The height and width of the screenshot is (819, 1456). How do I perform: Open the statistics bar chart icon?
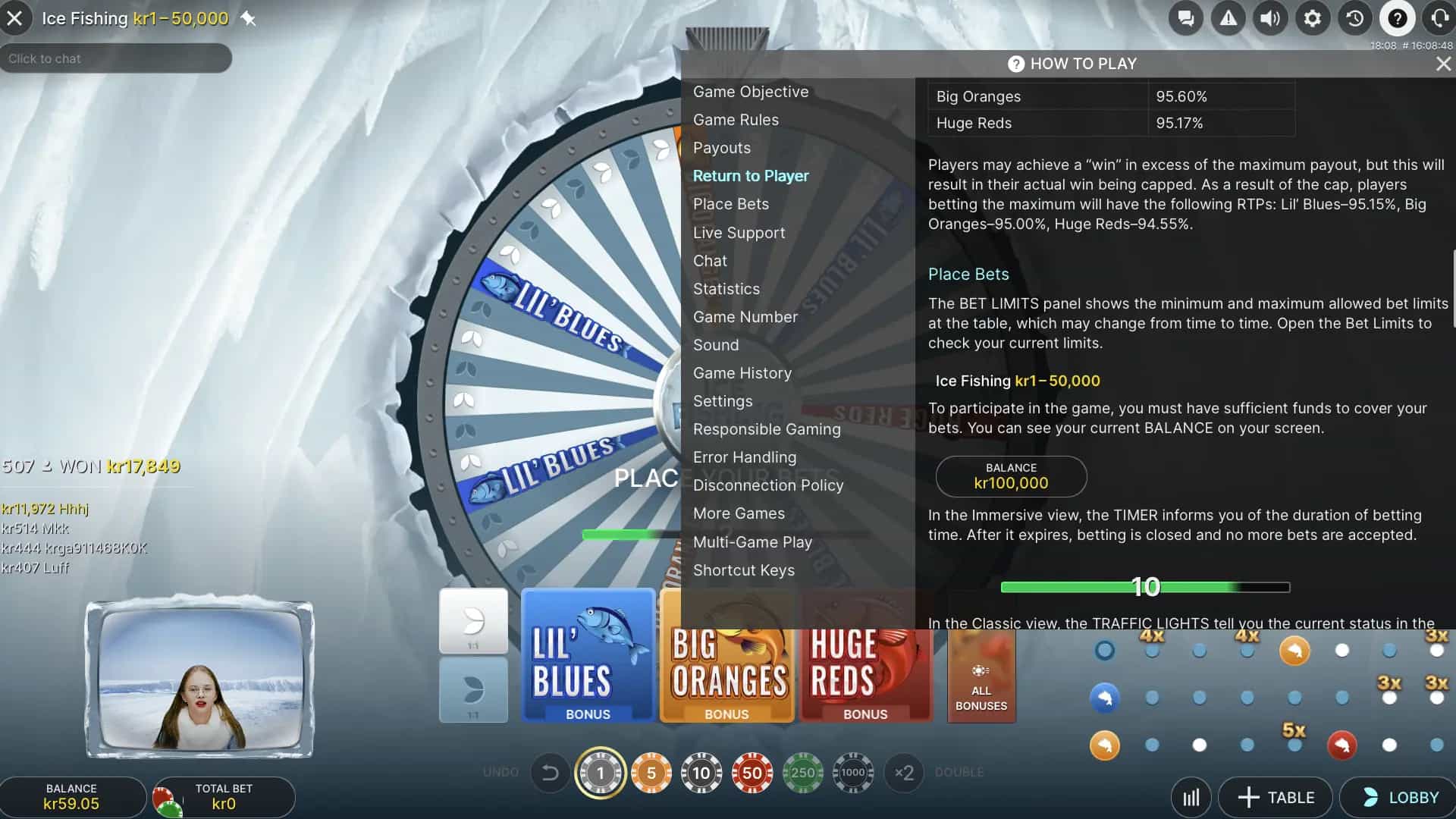[x=1191, y=797]
